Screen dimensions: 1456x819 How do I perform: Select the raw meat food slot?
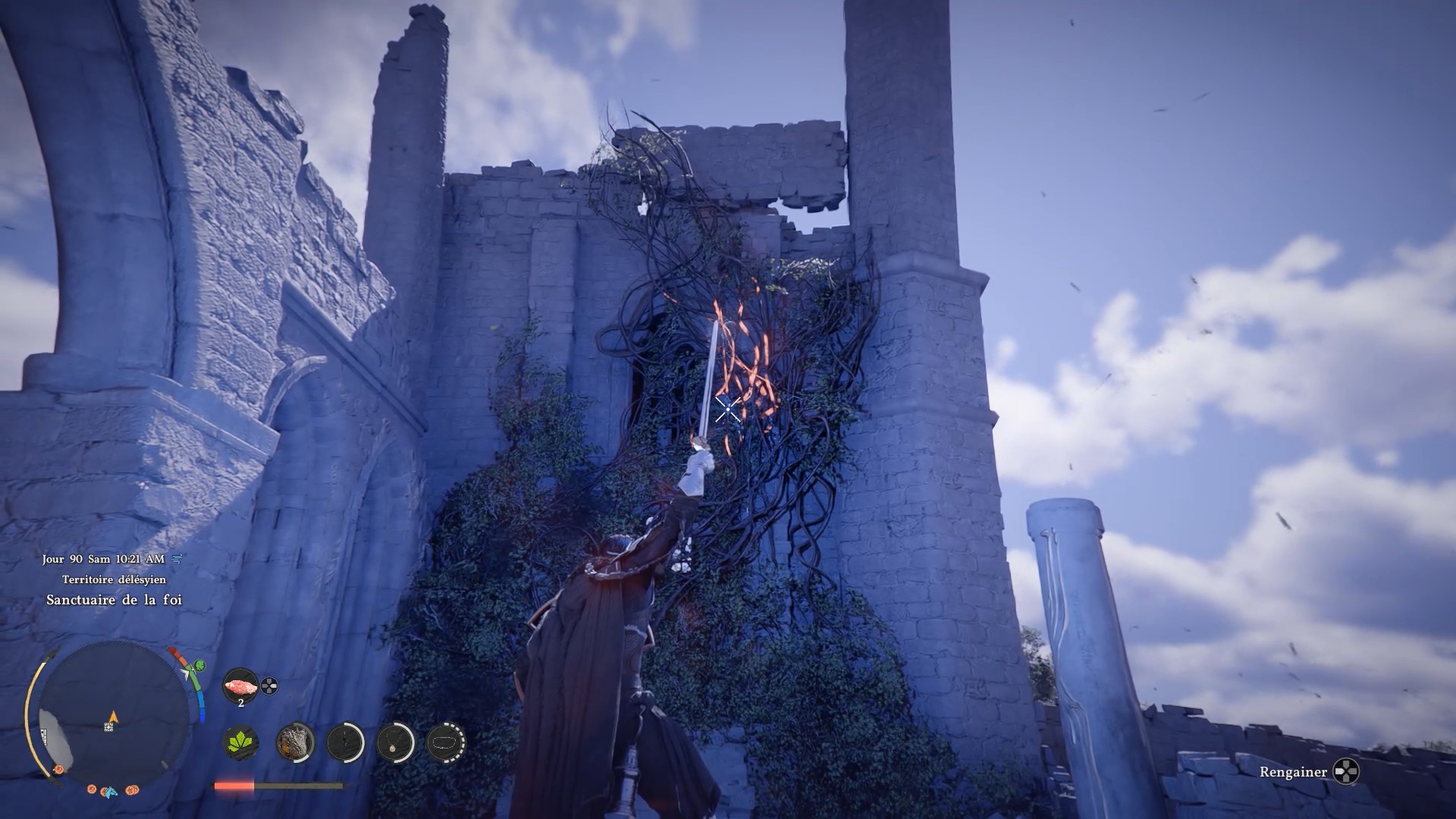[x=240, y=686]
